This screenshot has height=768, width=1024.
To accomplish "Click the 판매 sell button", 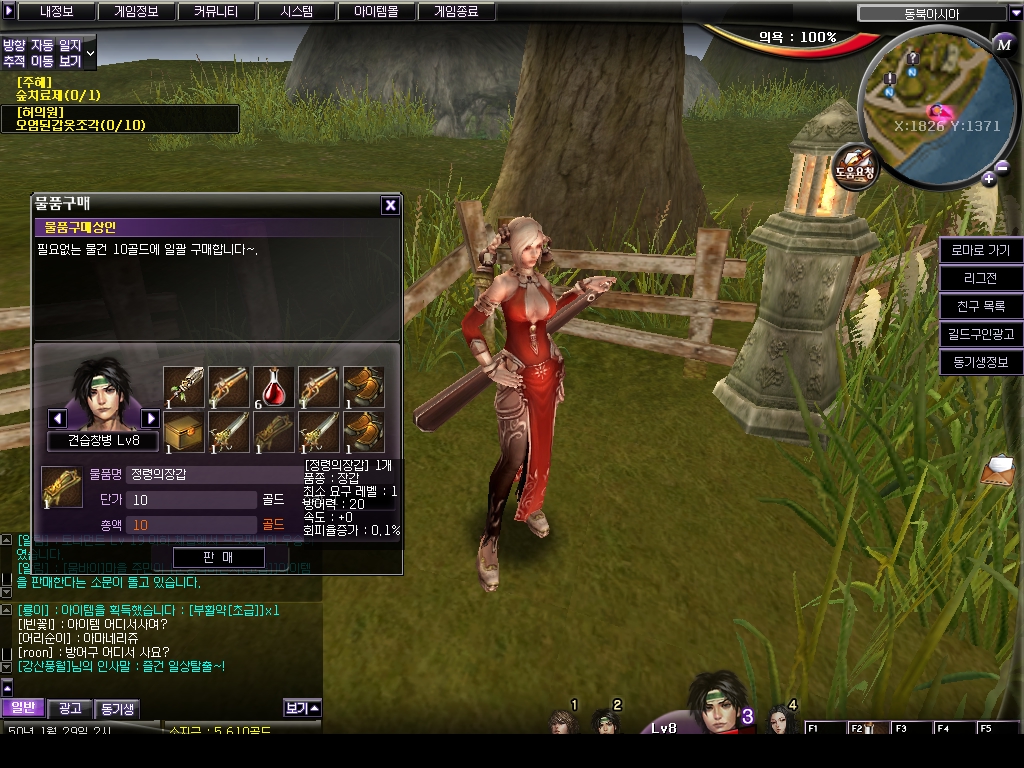I will click(218, 557).
